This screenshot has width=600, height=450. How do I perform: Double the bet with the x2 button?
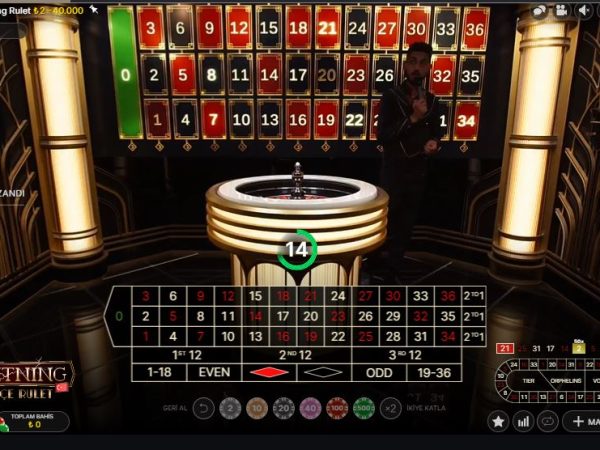pyautogui.click(x=391, y=408)
